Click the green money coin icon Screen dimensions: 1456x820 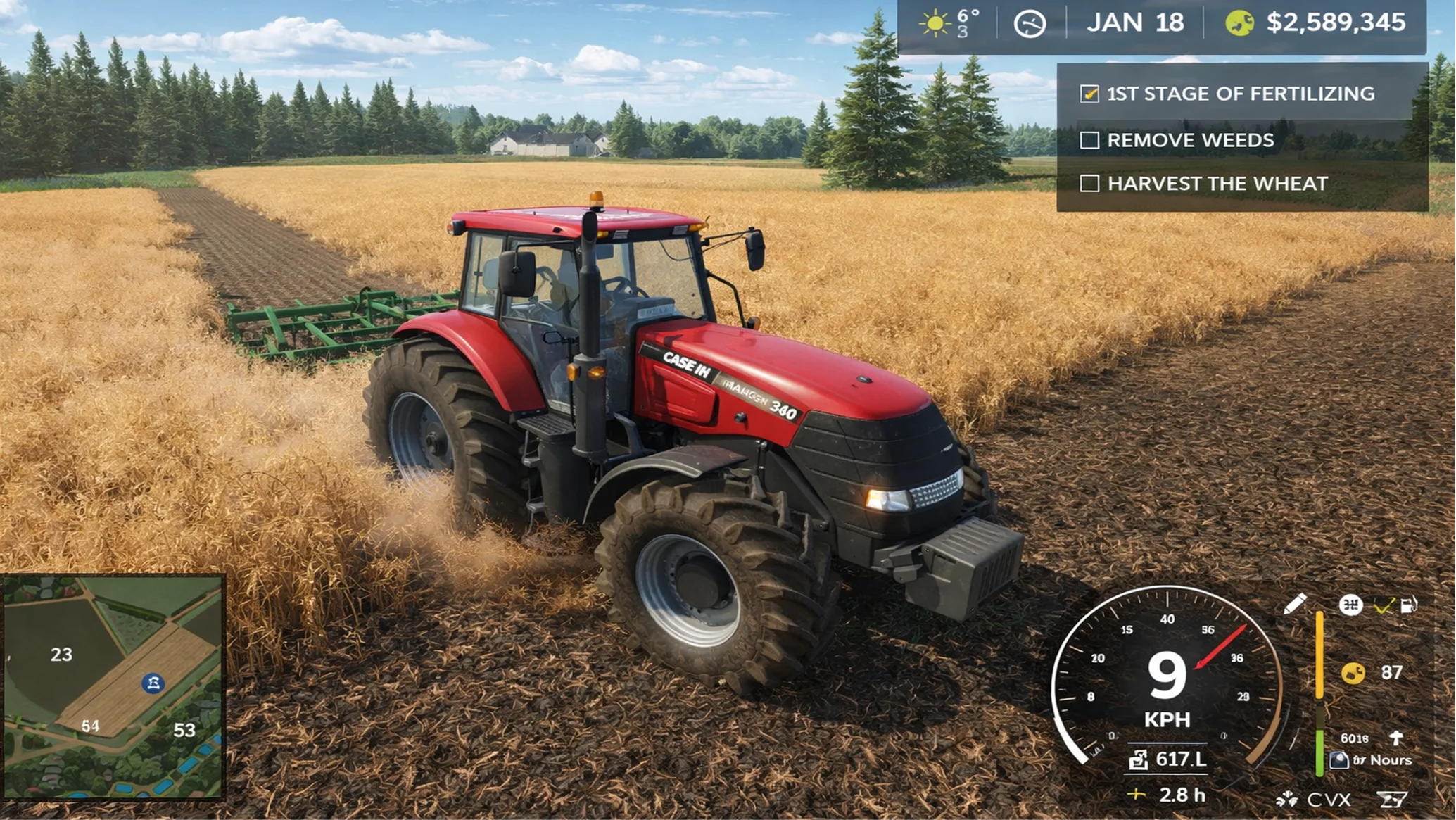point(1239,23)
